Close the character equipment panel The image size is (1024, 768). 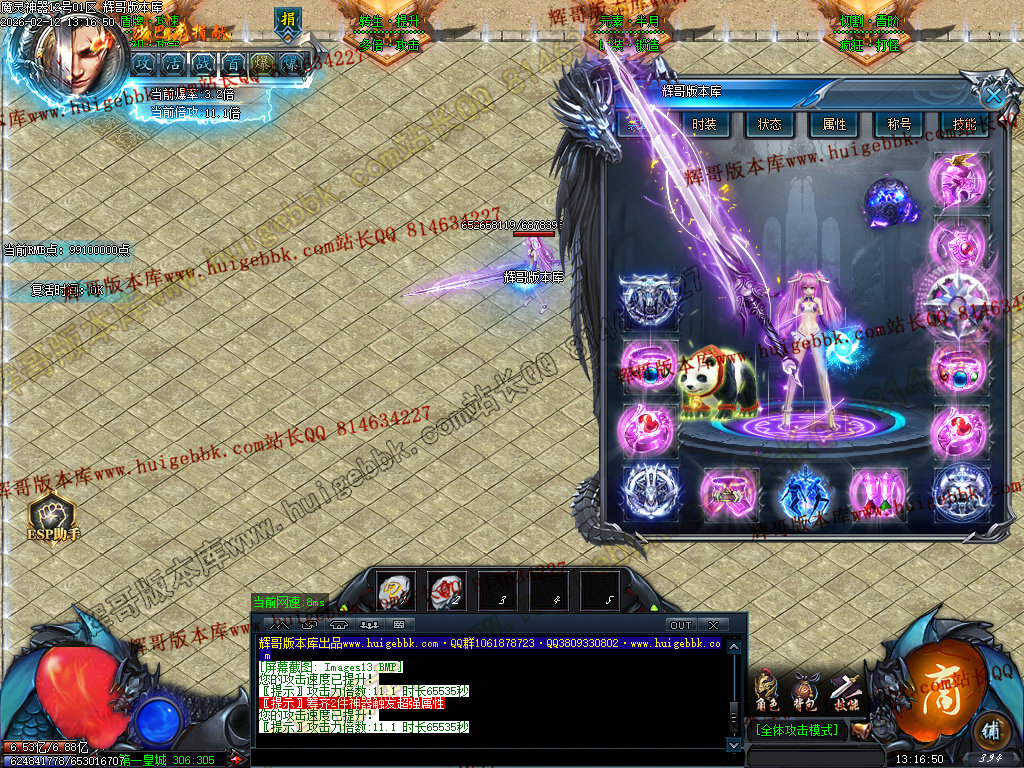coord(992,95)
